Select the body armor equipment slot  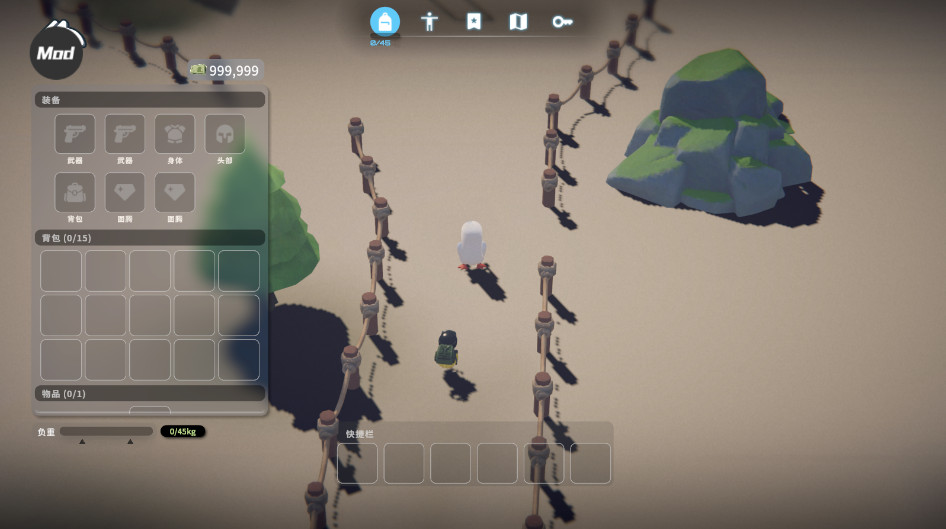point(175,134)
